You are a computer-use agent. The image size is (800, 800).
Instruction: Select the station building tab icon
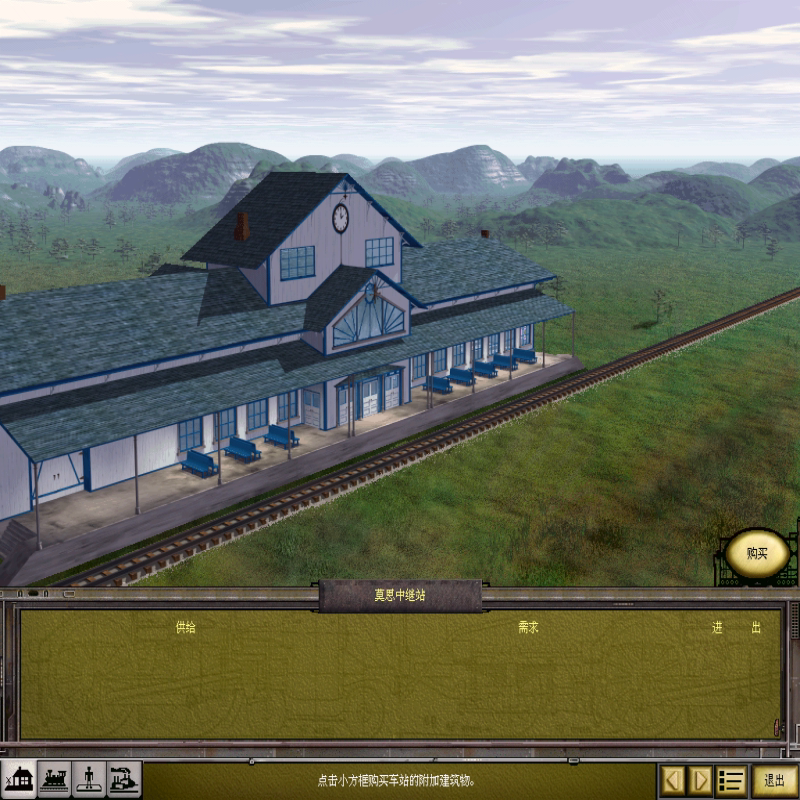20,778
